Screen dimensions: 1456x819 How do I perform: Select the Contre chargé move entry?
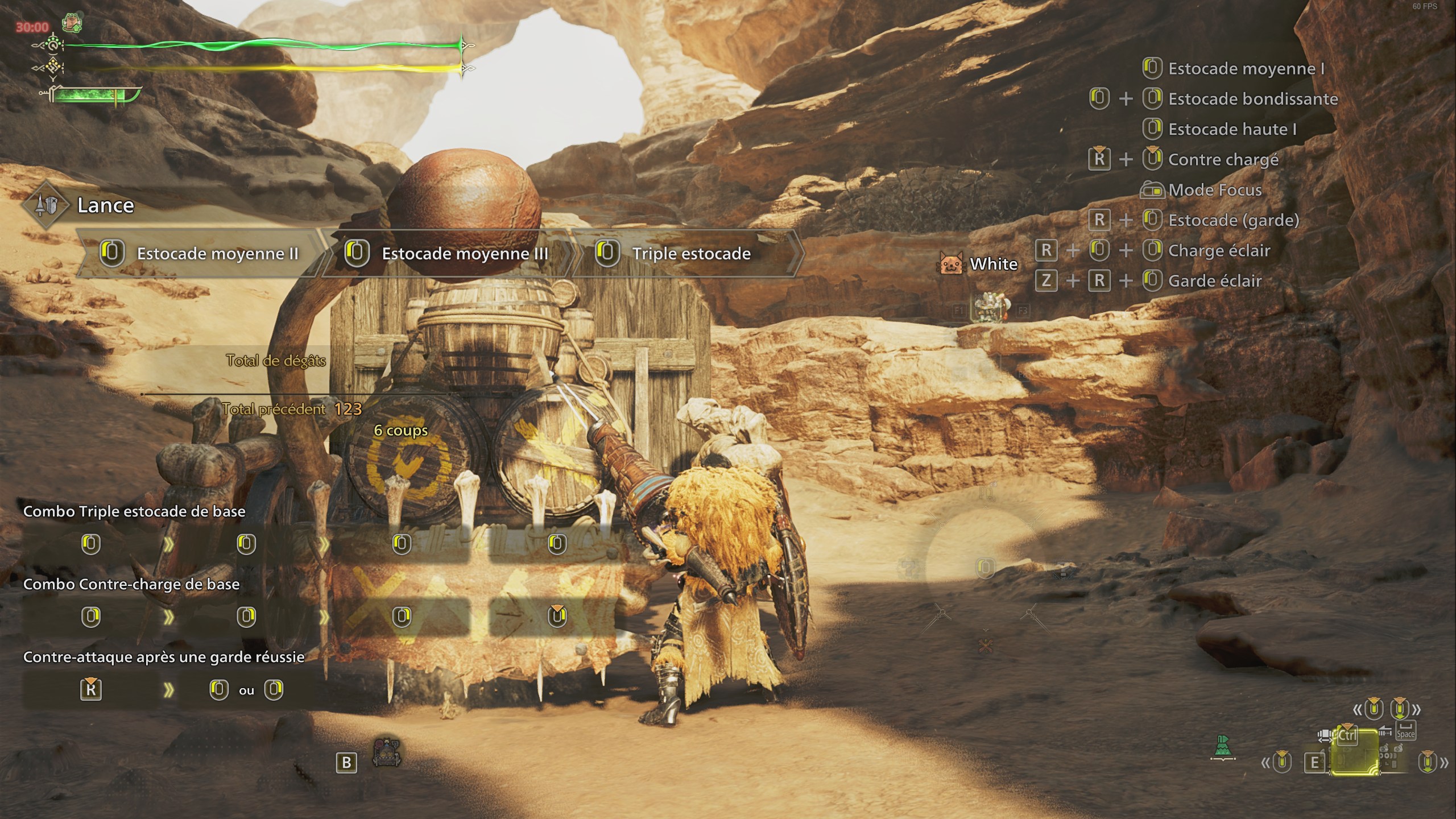[x=1223, y=160]
